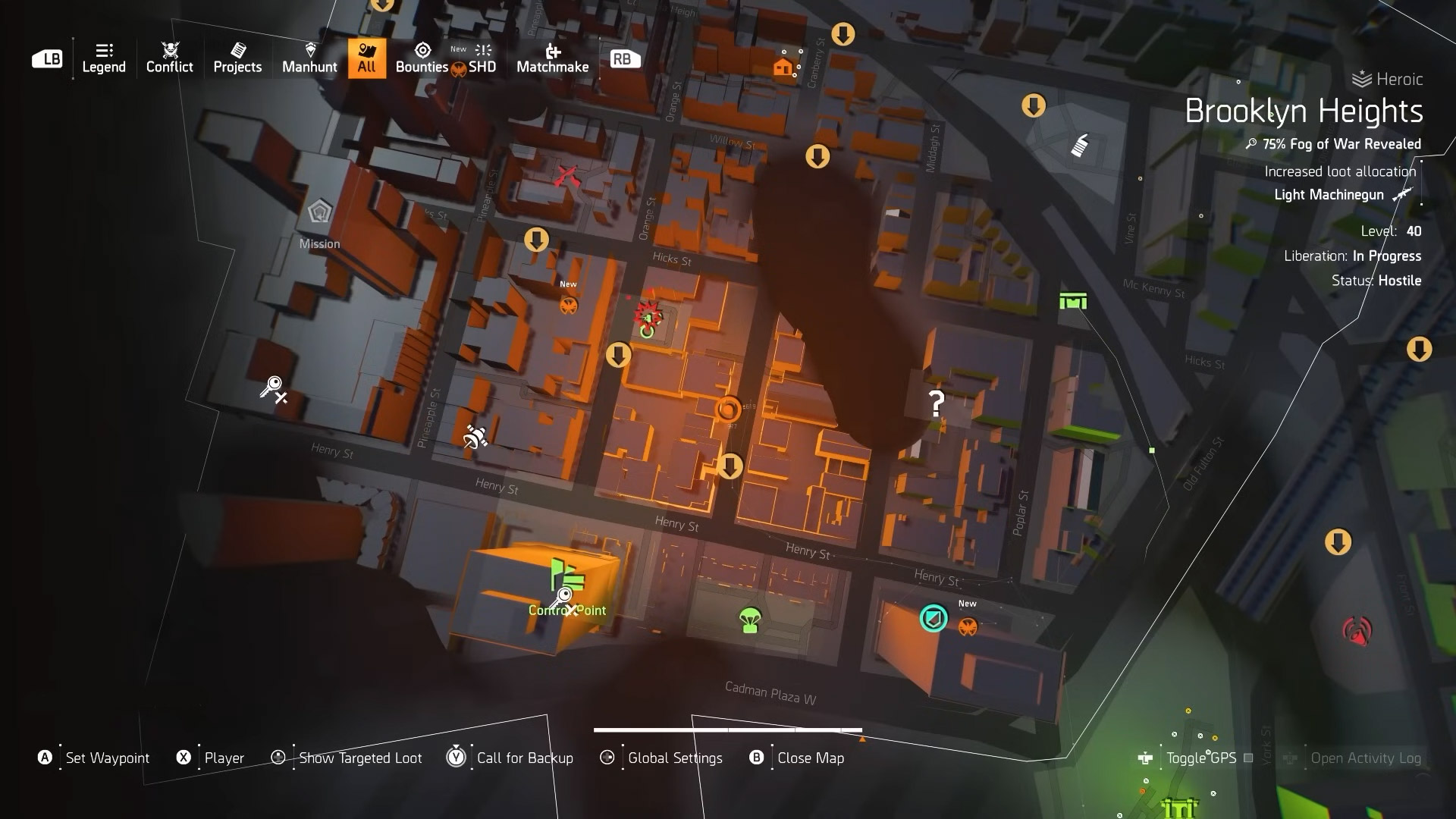
Task: Select the Projects tab
Action: pos(237,58)
